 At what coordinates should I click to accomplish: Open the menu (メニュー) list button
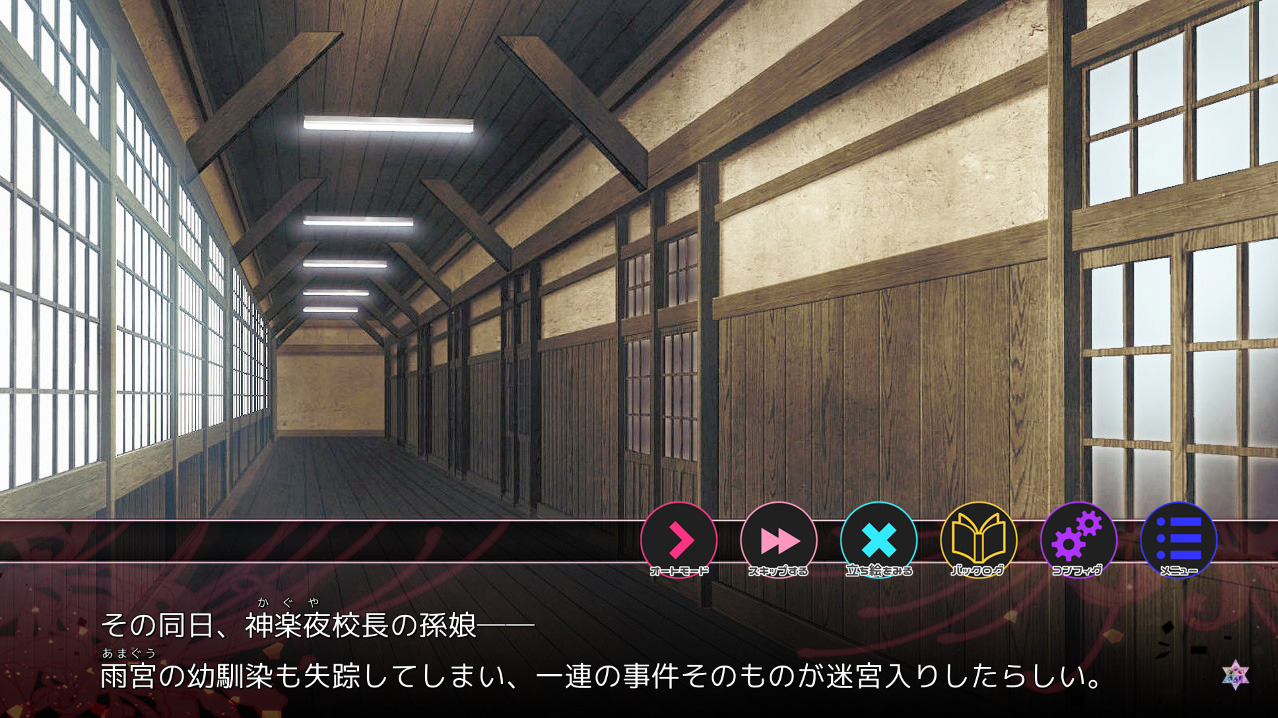coord(1178,540)
